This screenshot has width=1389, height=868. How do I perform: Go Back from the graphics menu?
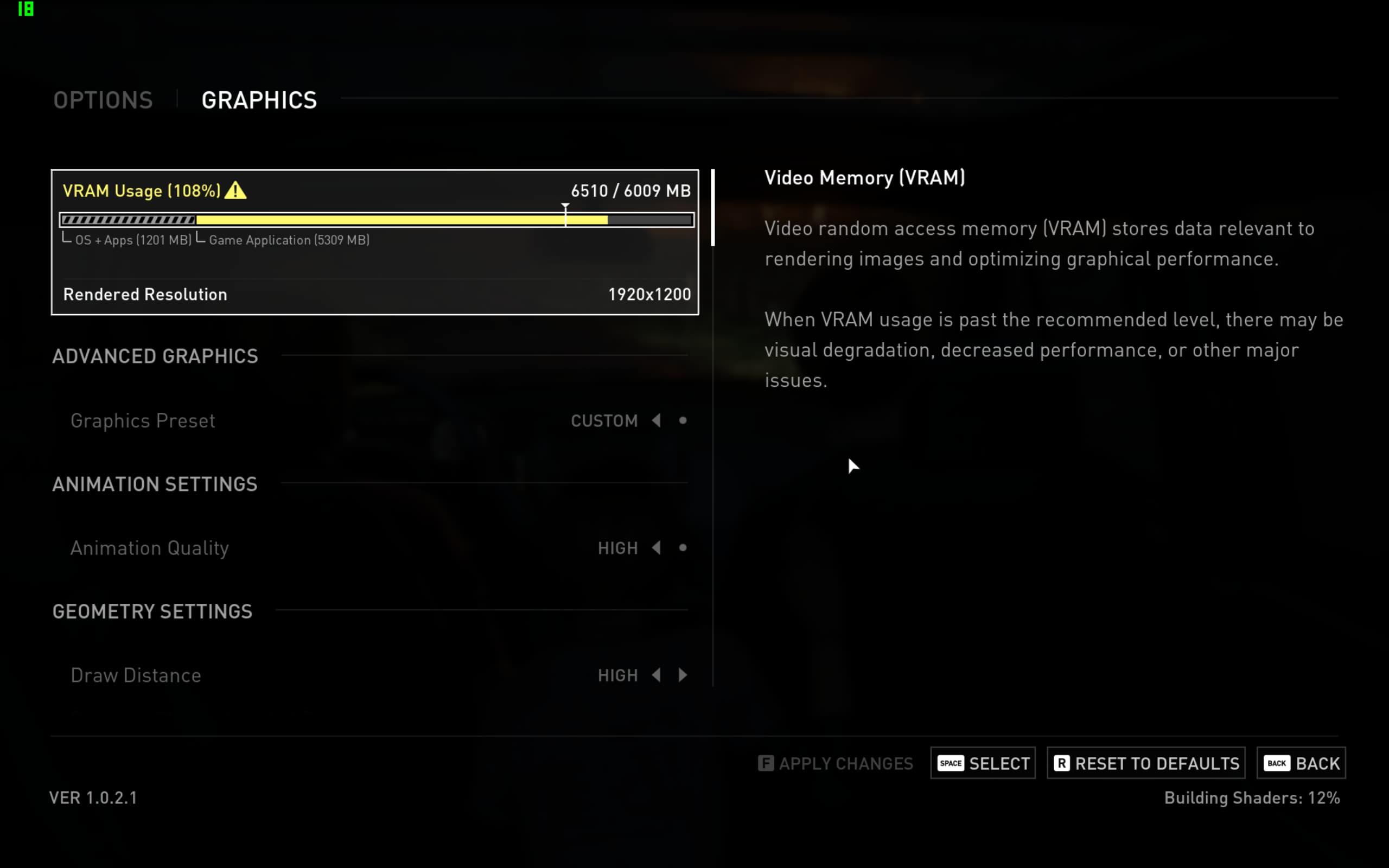(x=1301, y=763)
